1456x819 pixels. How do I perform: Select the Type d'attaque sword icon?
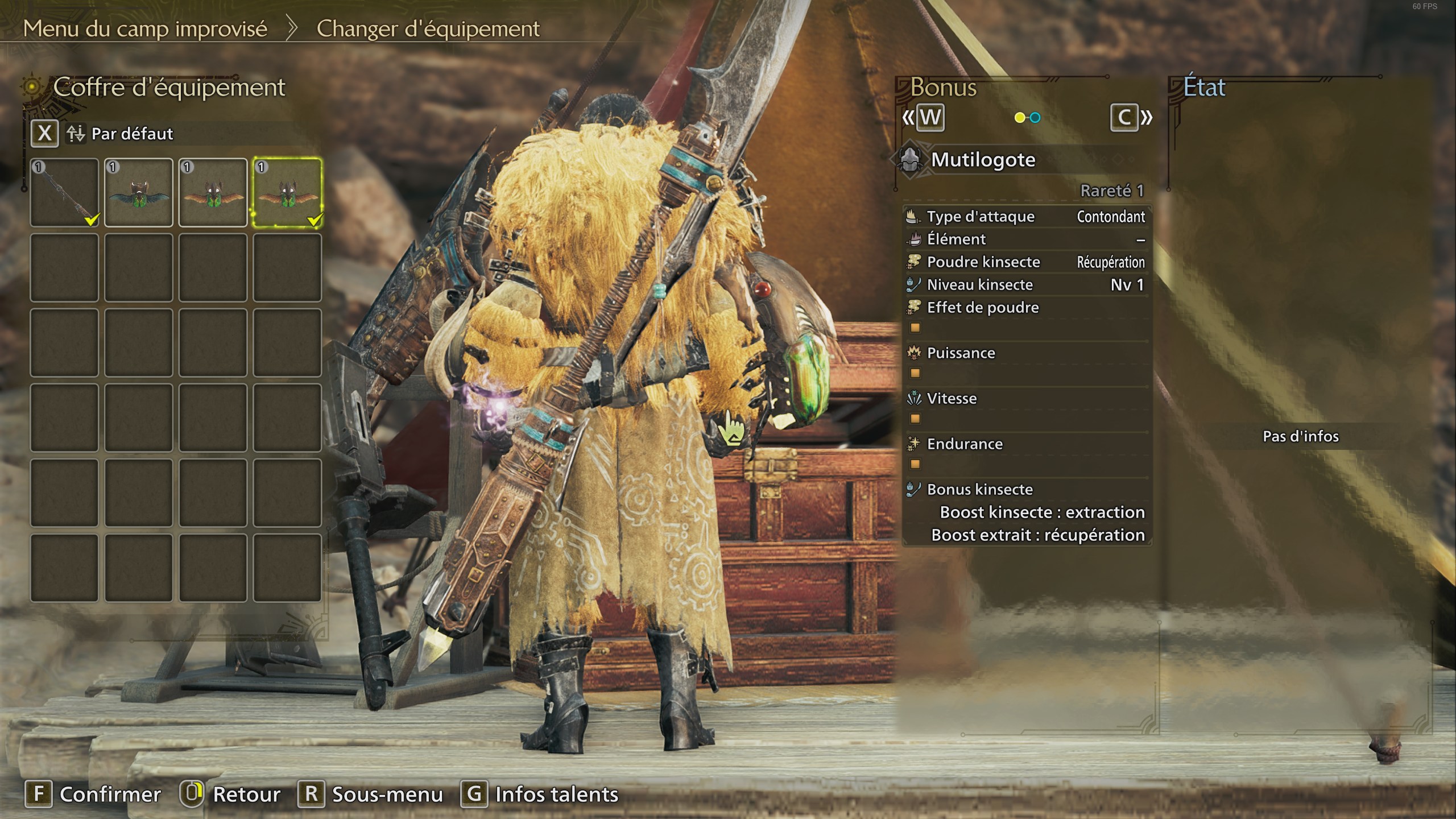[x=915, y=216]
